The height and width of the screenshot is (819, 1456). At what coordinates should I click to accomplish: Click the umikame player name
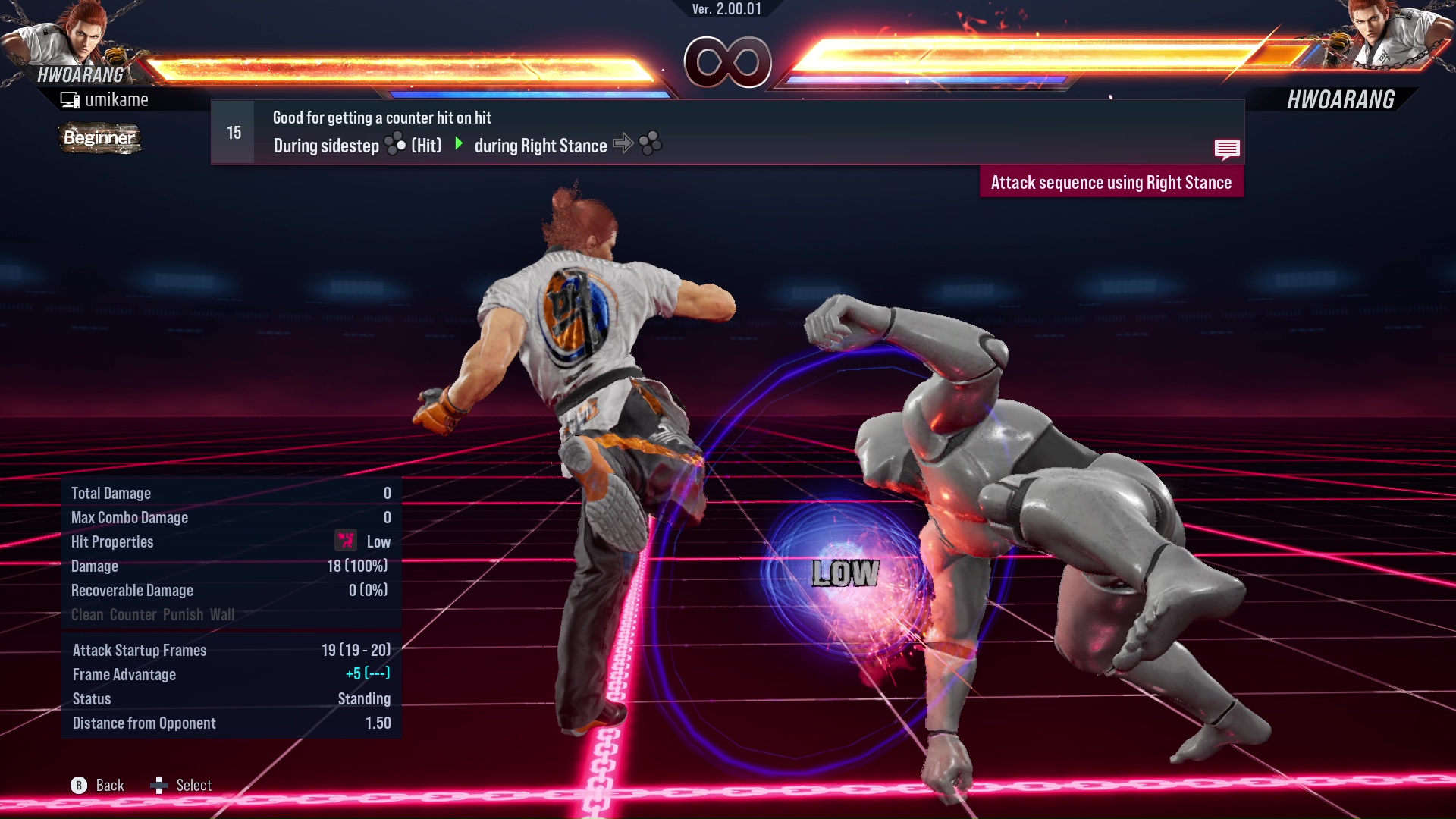pyautogui.click(x=118, y=99)
